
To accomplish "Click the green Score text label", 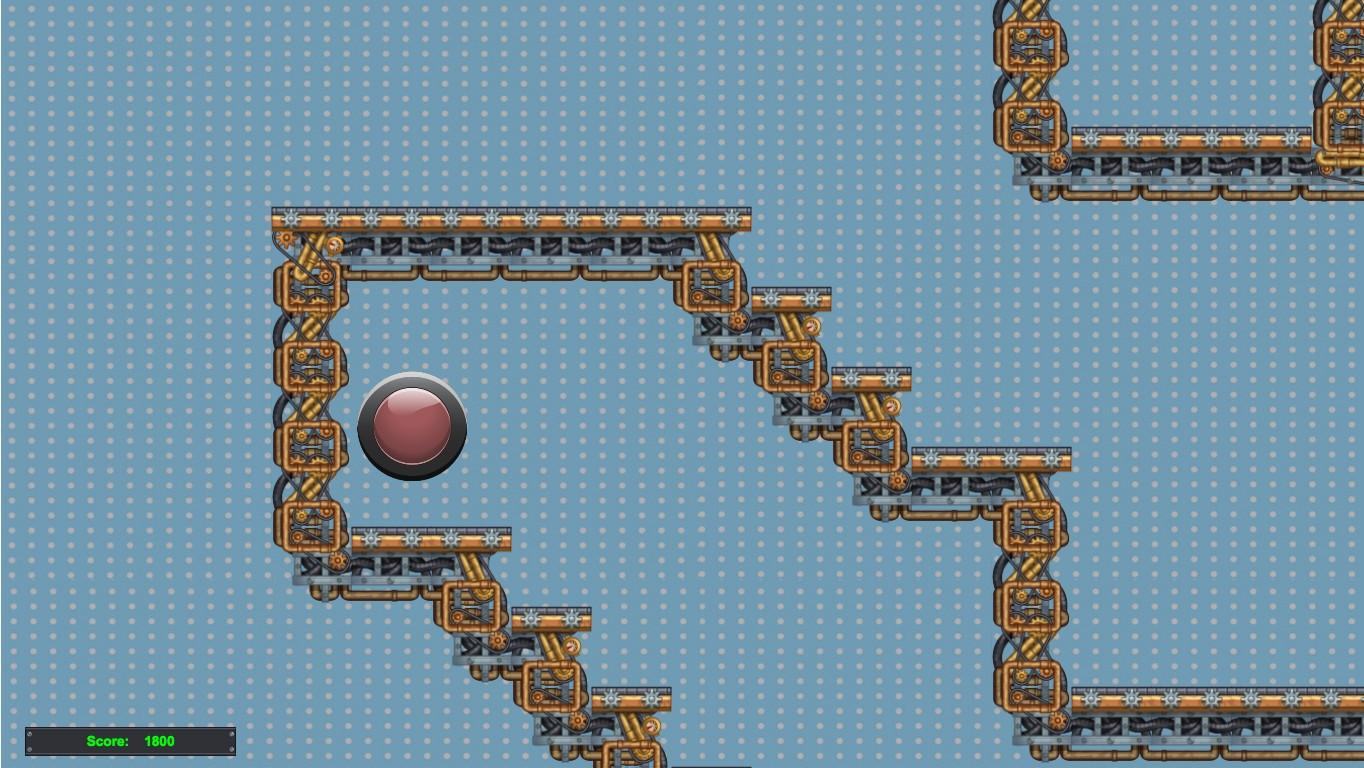I will pos(108,741).
